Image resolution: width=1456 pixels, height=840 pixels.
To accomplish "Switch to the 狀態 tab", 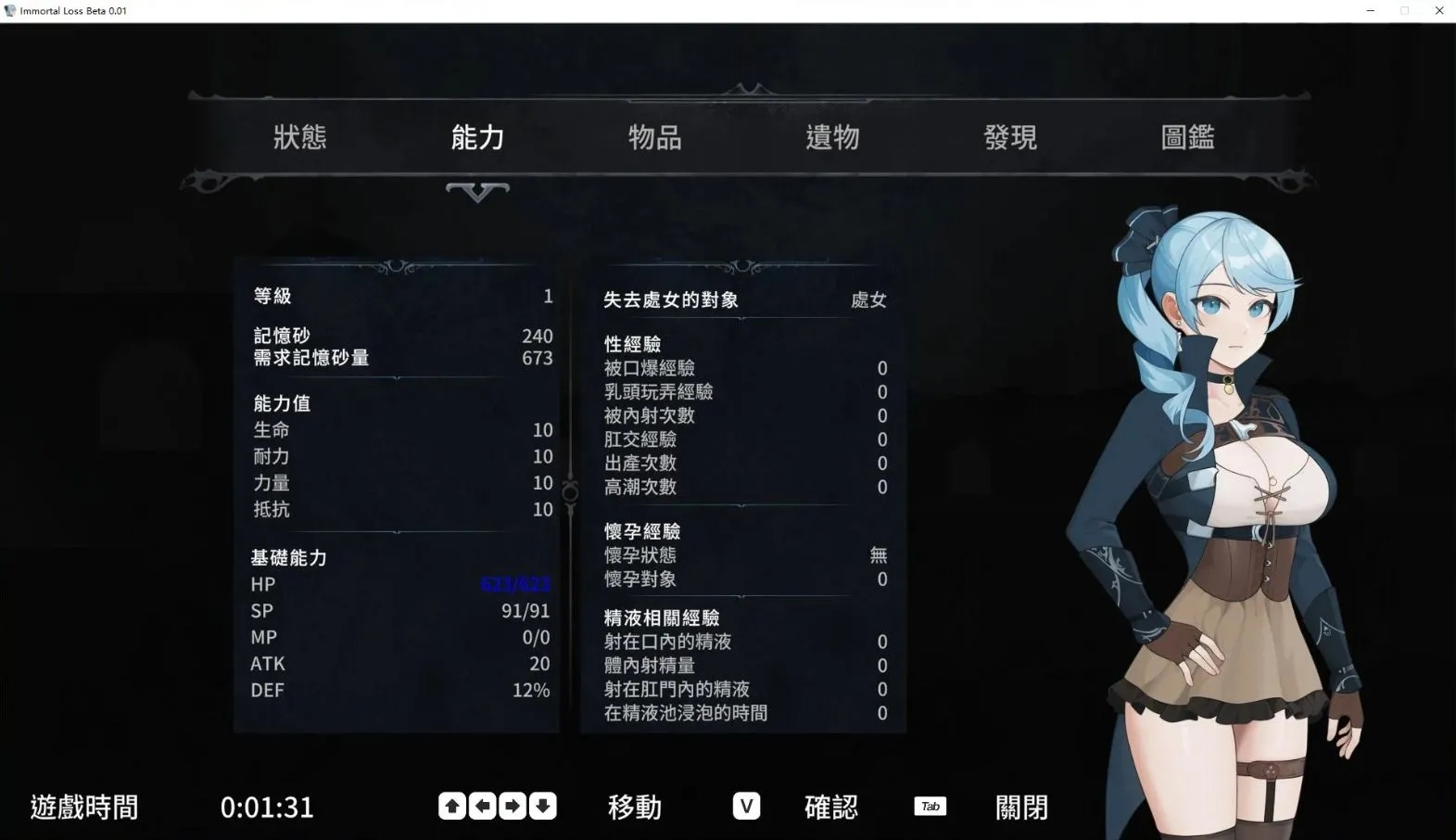I will pyautogui.click(x=300, y=136).
